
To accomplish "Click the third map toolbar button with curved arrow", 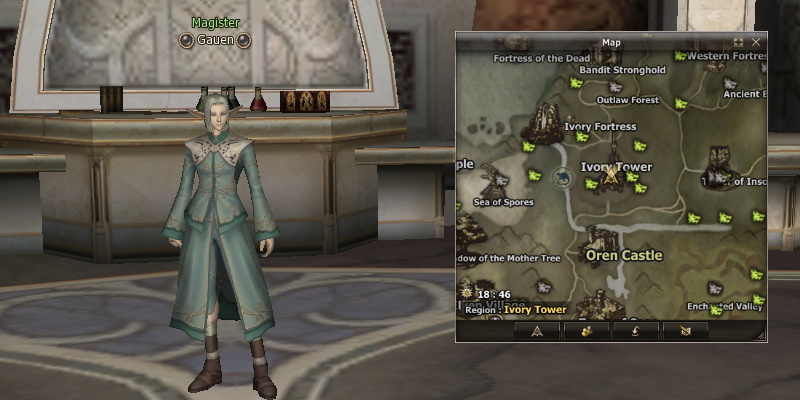I will pos(636,330).
